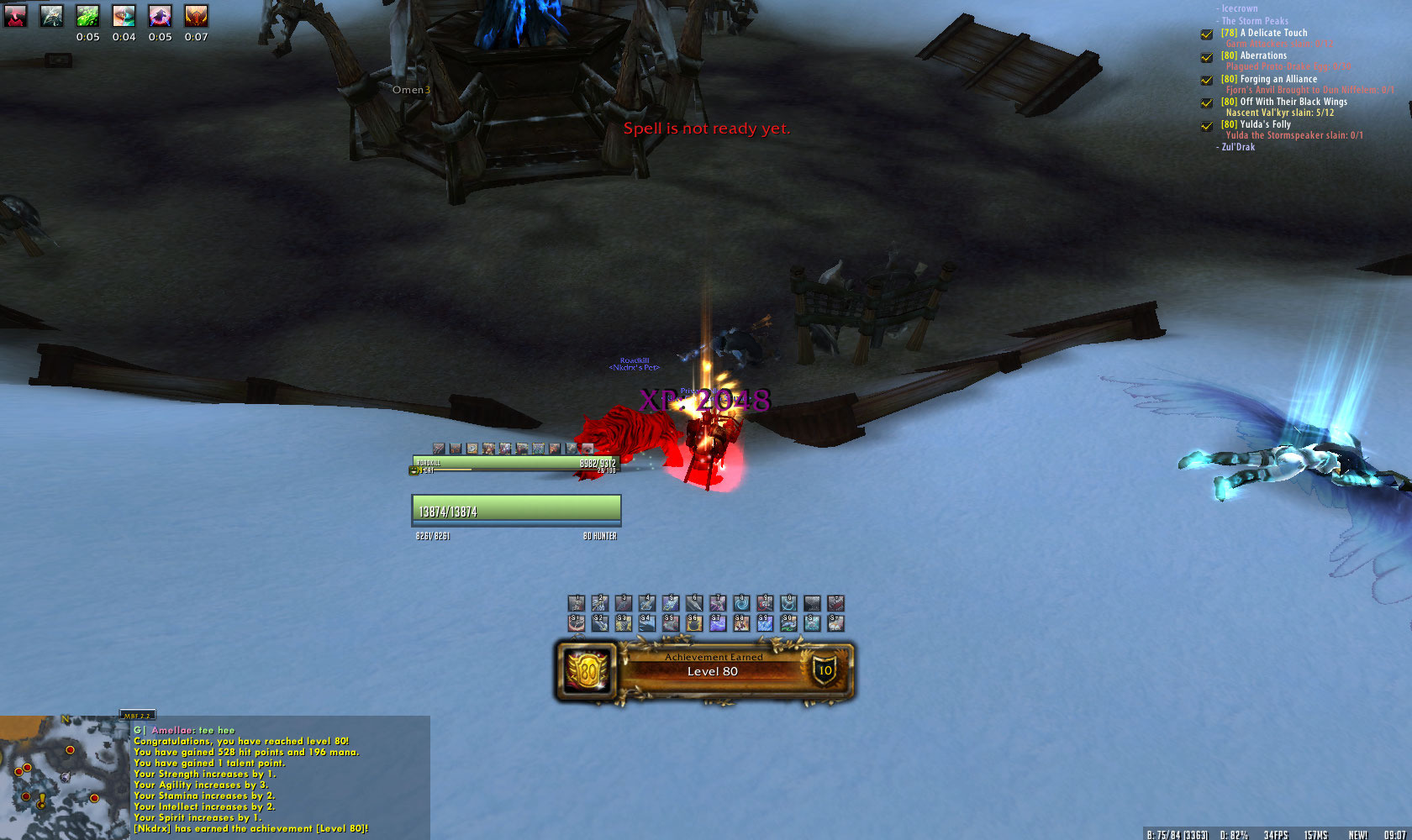Toggle the checkbox next to Aberrations

pos(1206,57)
